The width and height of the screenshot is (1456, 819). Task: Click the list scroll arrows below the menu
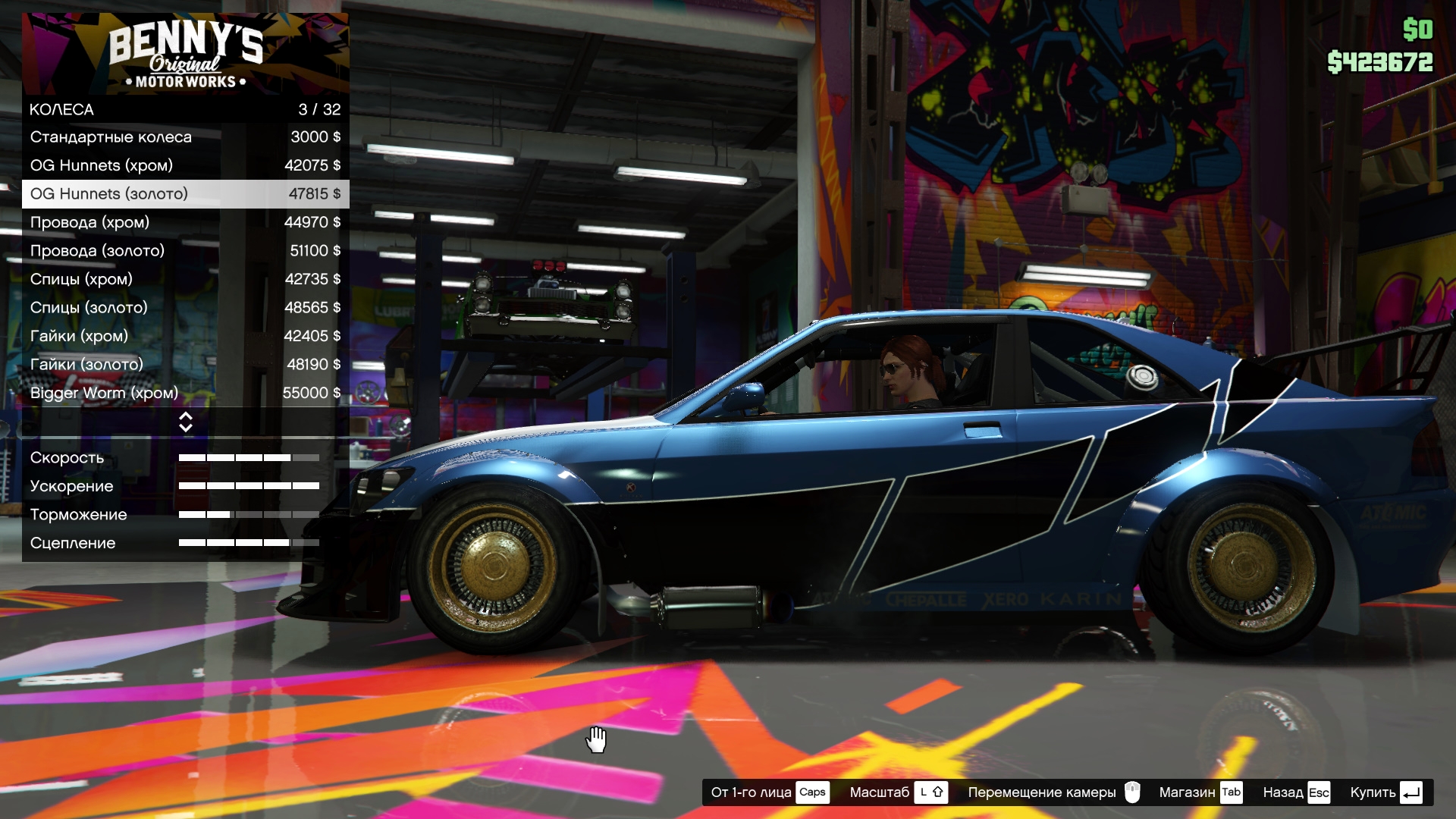pyautogui.click(x=186, y=422)
